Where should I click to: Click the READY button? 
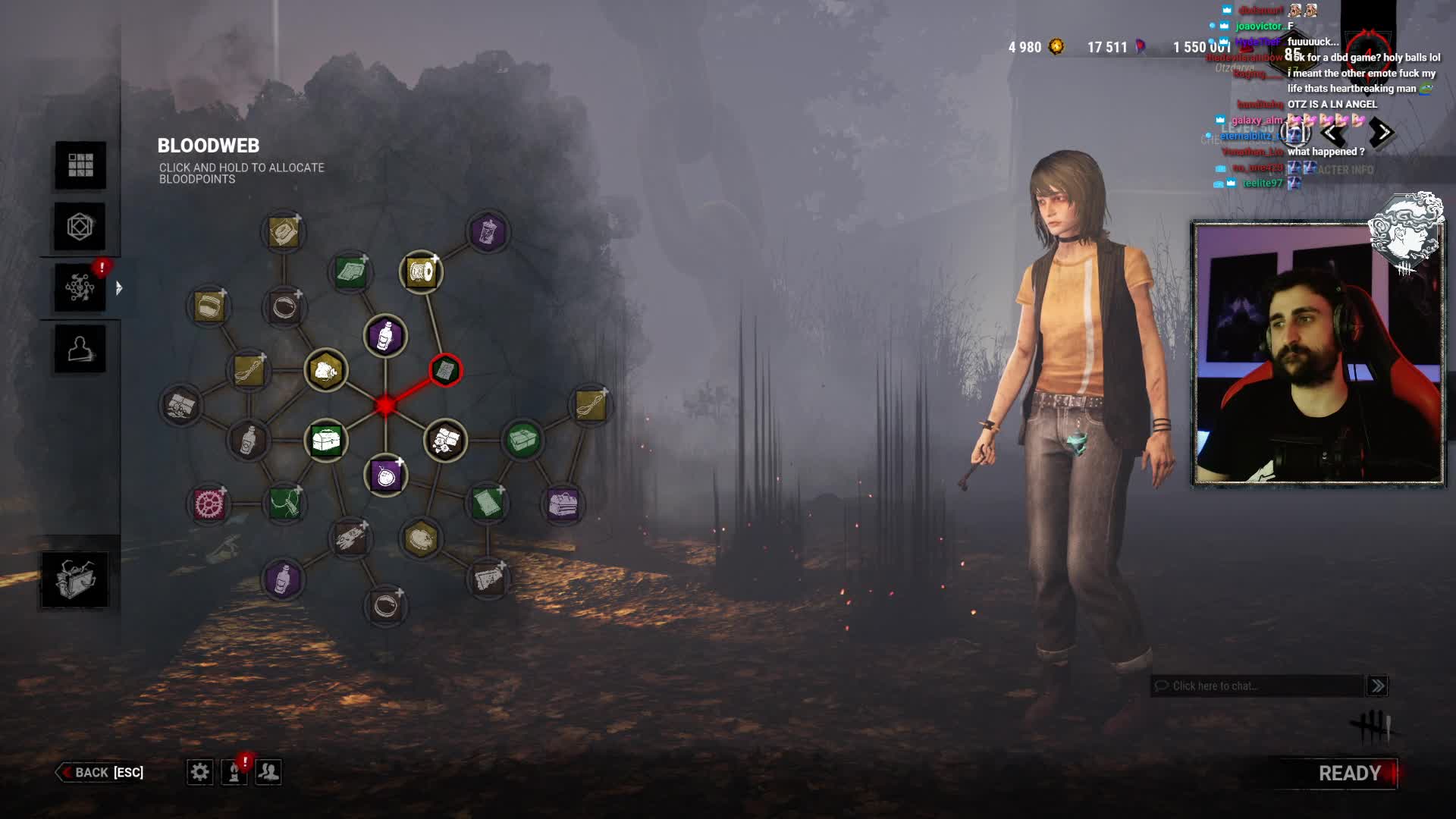1348,773
